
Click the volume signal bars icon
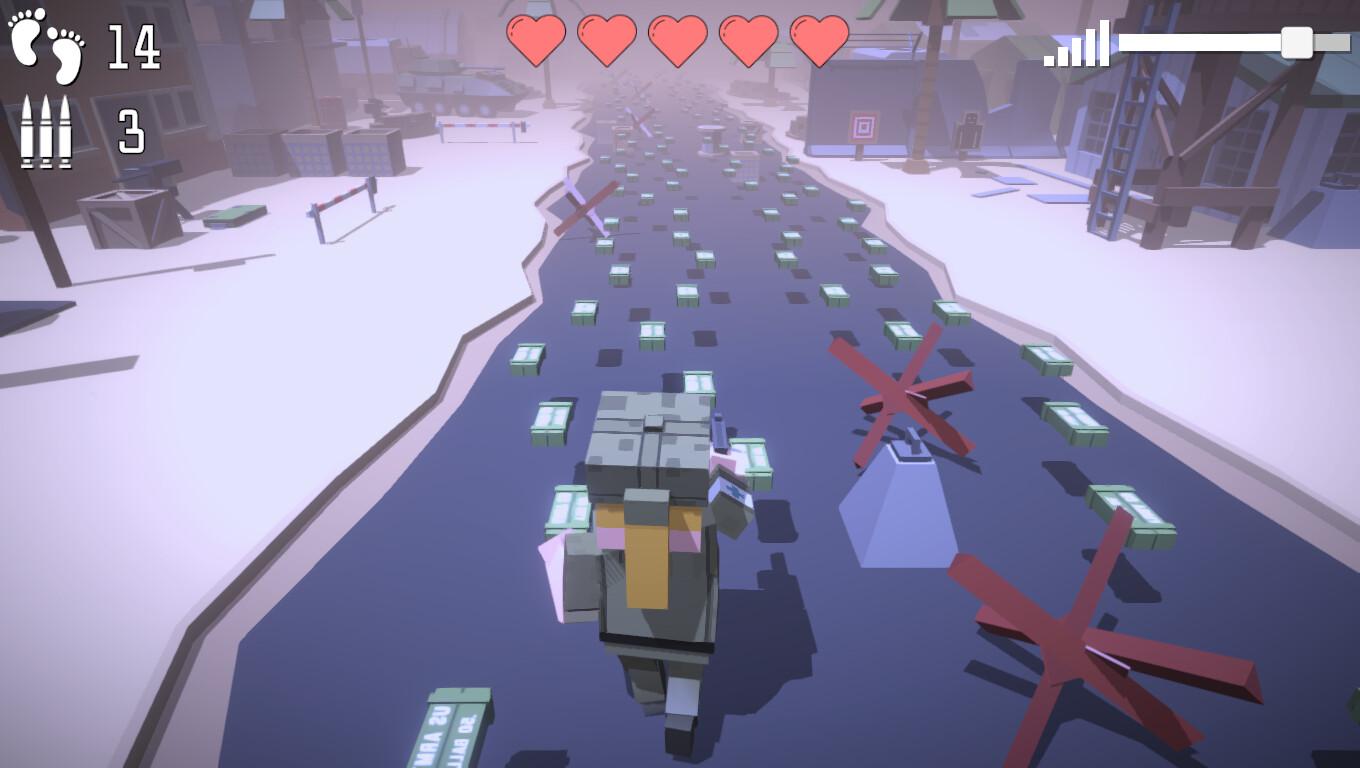[1077, 45]
